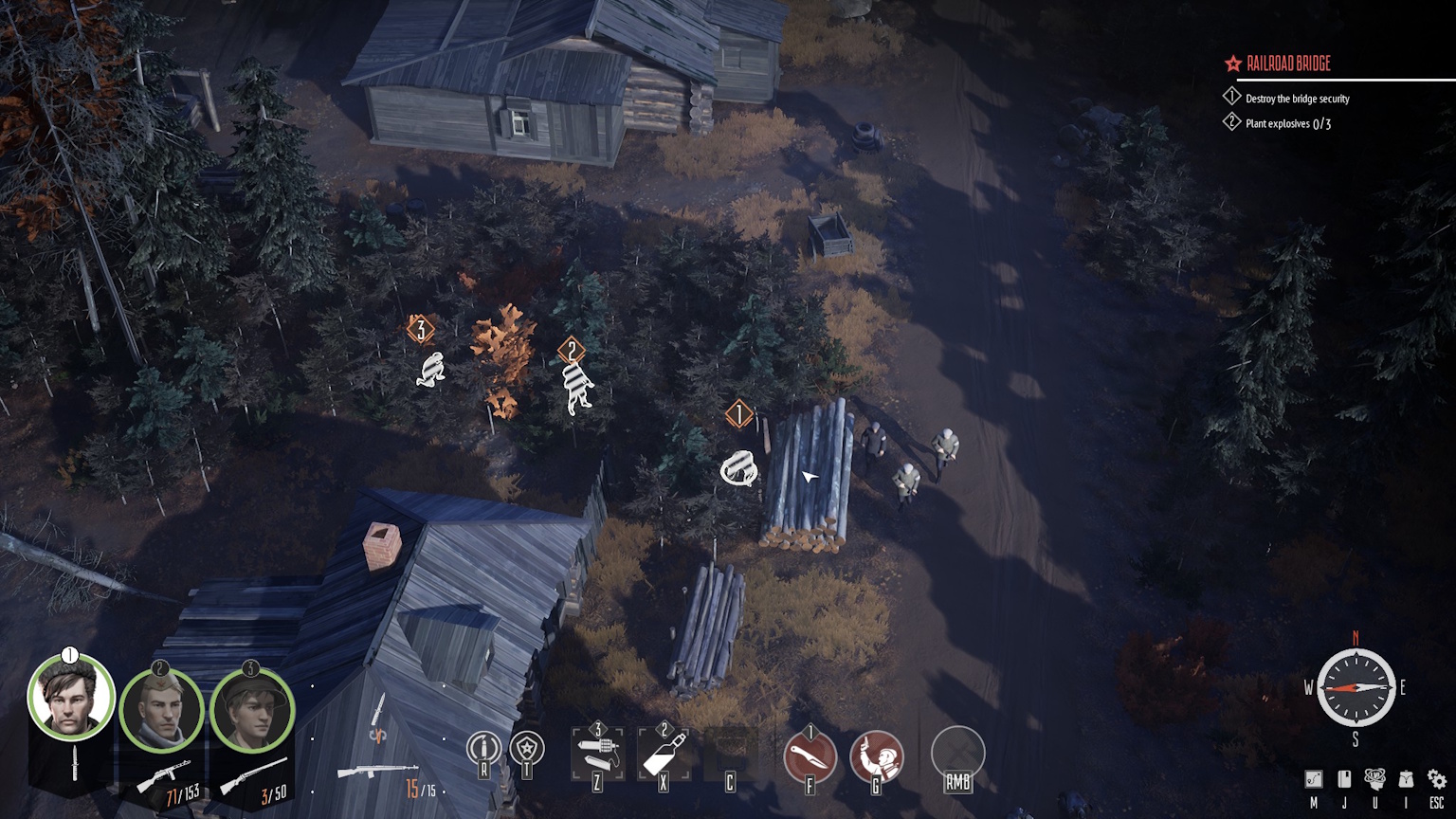Screen dimensions: 1456x819
Task: Open the gear settings menu
Action: (x=1437, y=779)
